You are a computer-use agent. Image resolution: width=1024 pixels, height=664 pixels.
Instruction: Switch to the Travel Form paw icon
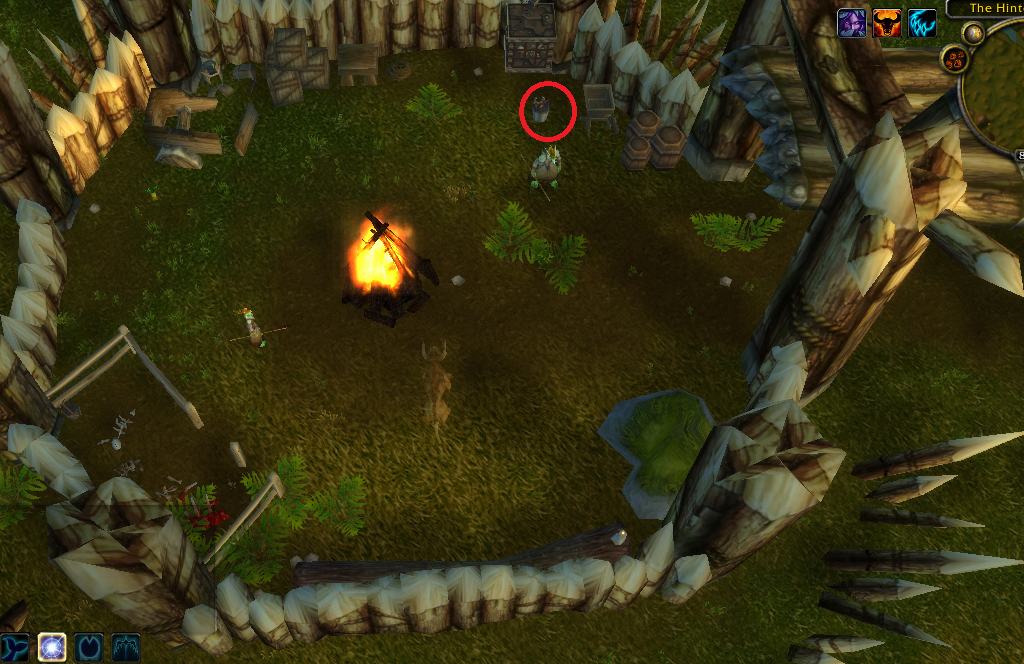tap(89, 647)
